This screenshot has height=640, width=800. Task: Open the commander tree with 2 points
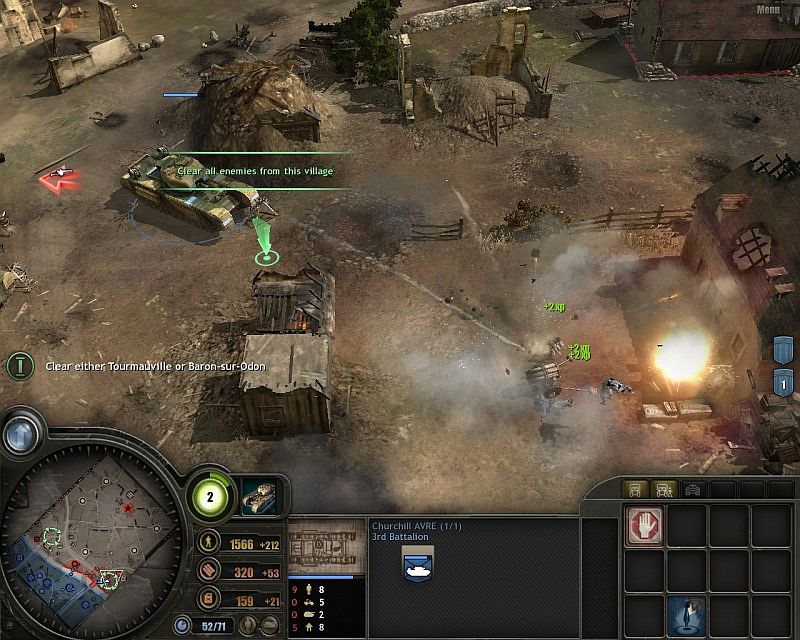pyautogui.click(x=212, y=495)
